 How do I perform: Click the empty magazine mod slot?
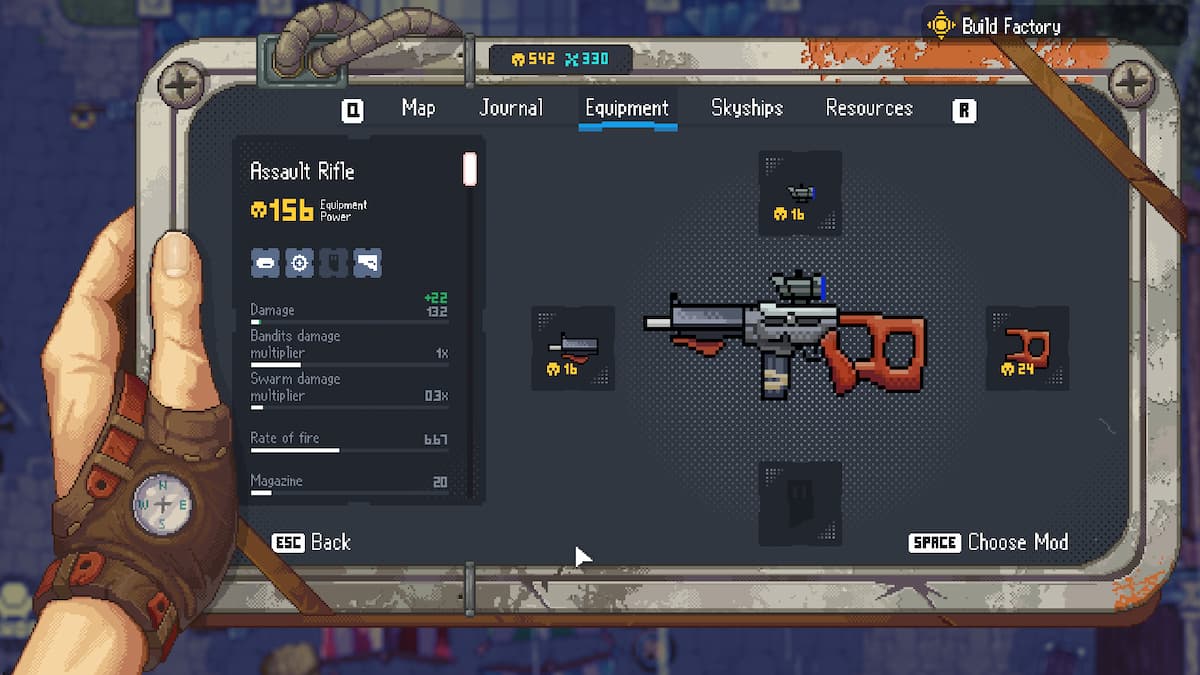click(799, 503)
